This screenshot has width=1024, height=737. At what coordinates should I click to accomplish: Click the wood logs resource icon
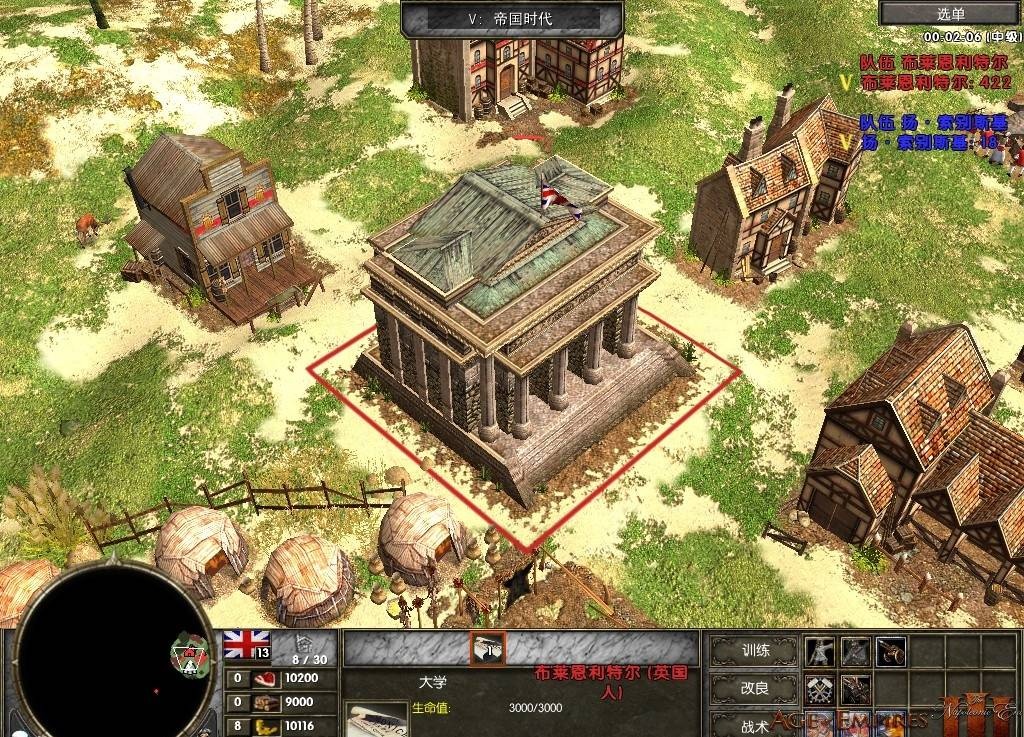pyautogui.click(x=266, y=702)
